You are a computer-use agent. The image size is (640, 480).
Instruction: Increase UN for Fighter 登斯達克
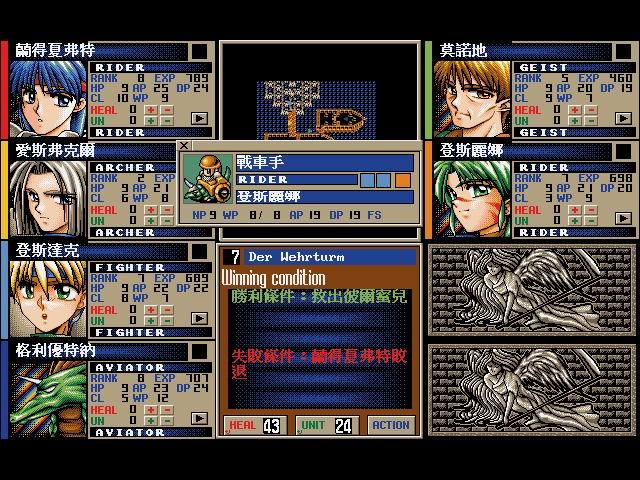click(152, 319)
